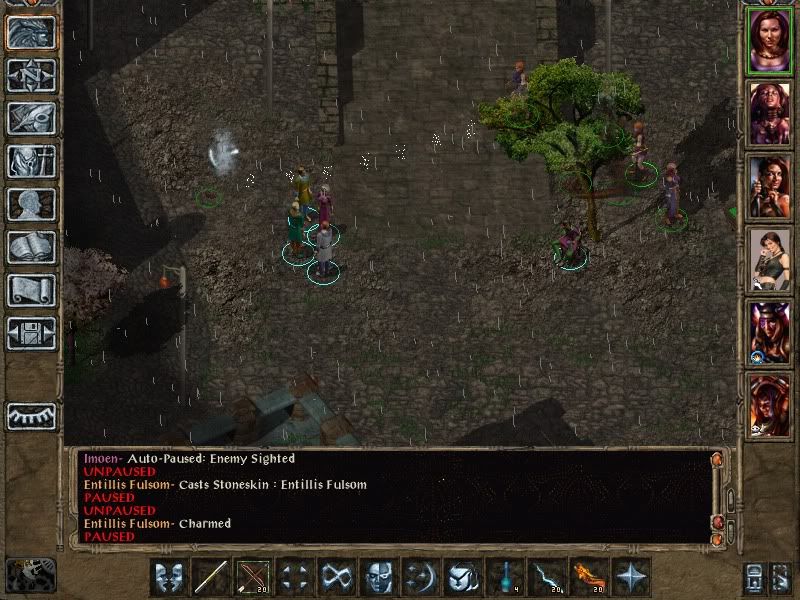Activate the talk masks action button
Viewport: 800px width, 600px height.
(169, 577)
